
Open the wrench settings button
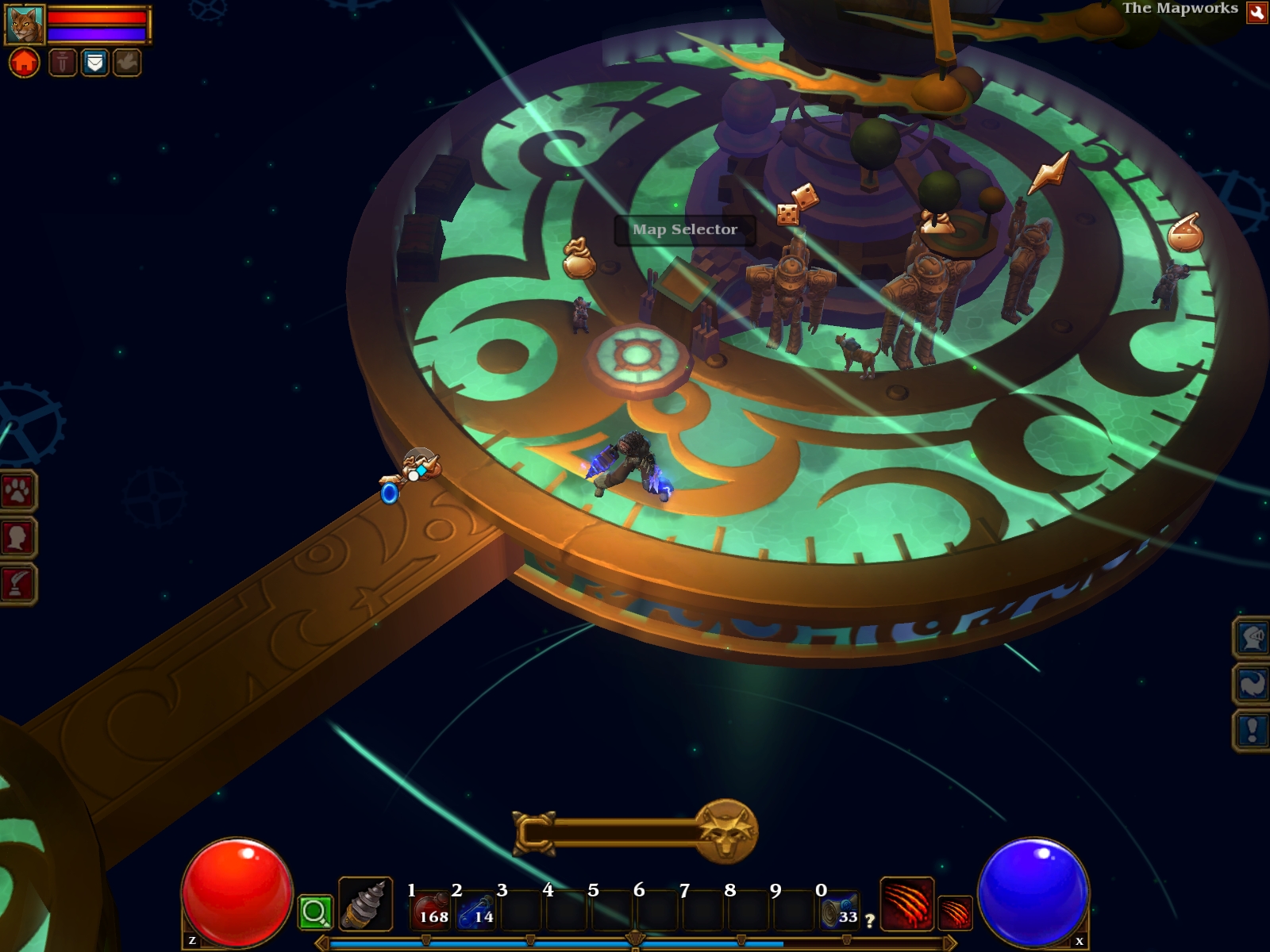[x=1257, y=12]
